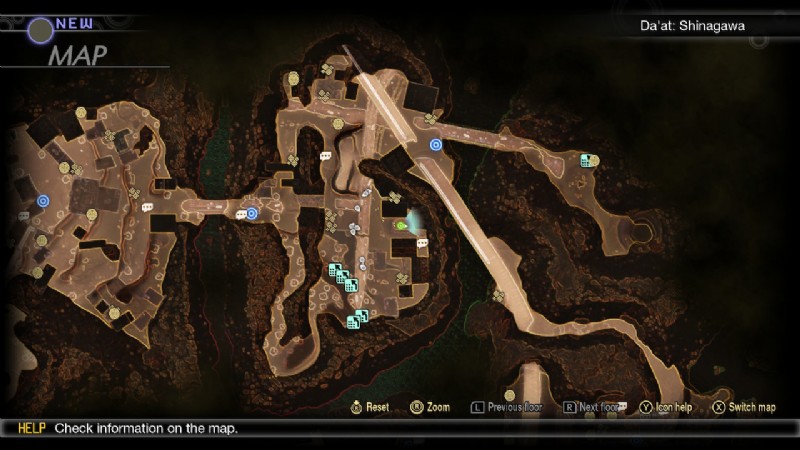Viewport: 800px width, 450px height.
Task: Pick the lone cyan icon beside a yellow circle
Action: [x=586, y=160]
